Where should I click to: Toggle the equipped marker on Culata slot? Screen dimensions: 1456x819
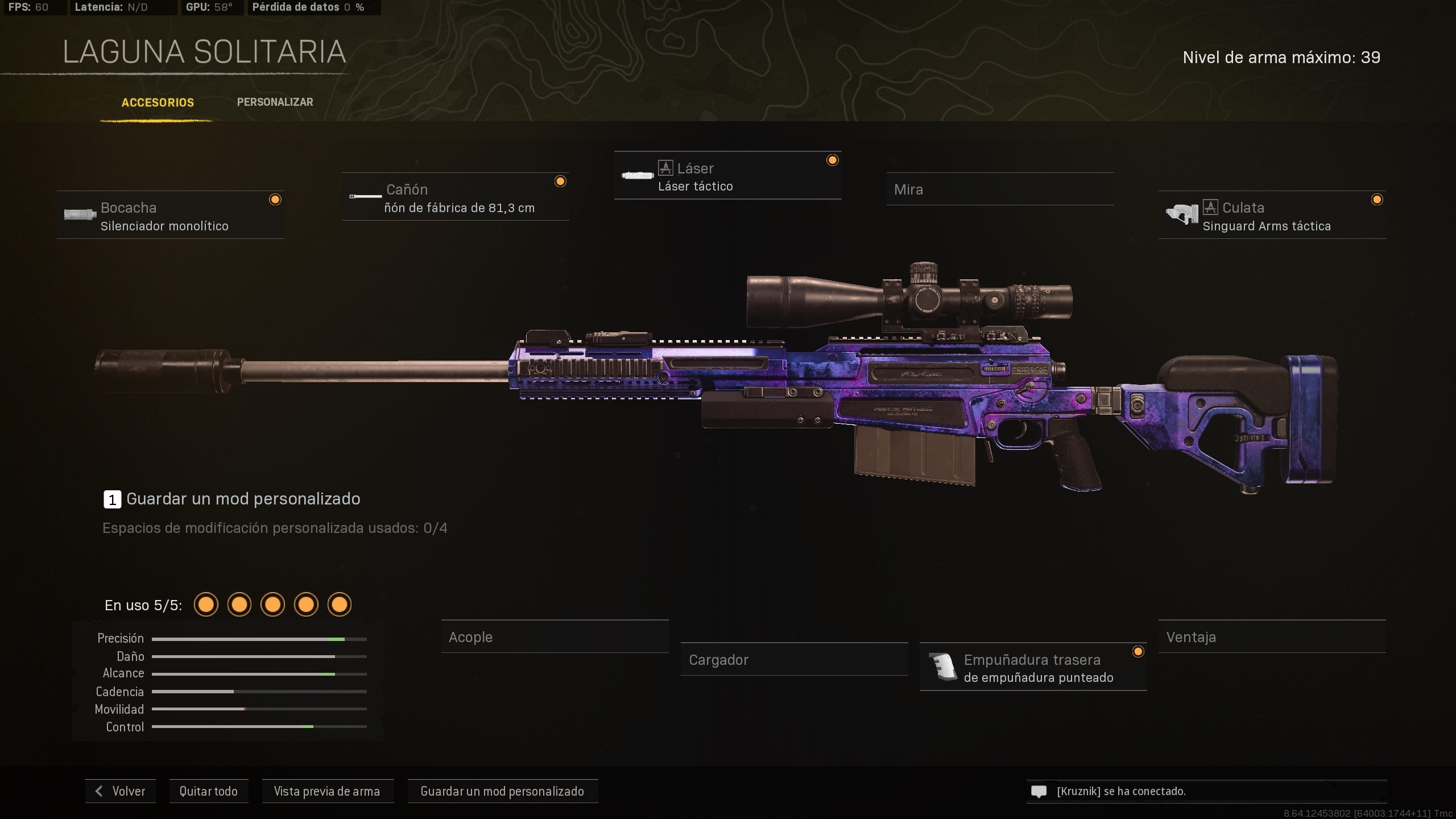(x=1378, y=199)
